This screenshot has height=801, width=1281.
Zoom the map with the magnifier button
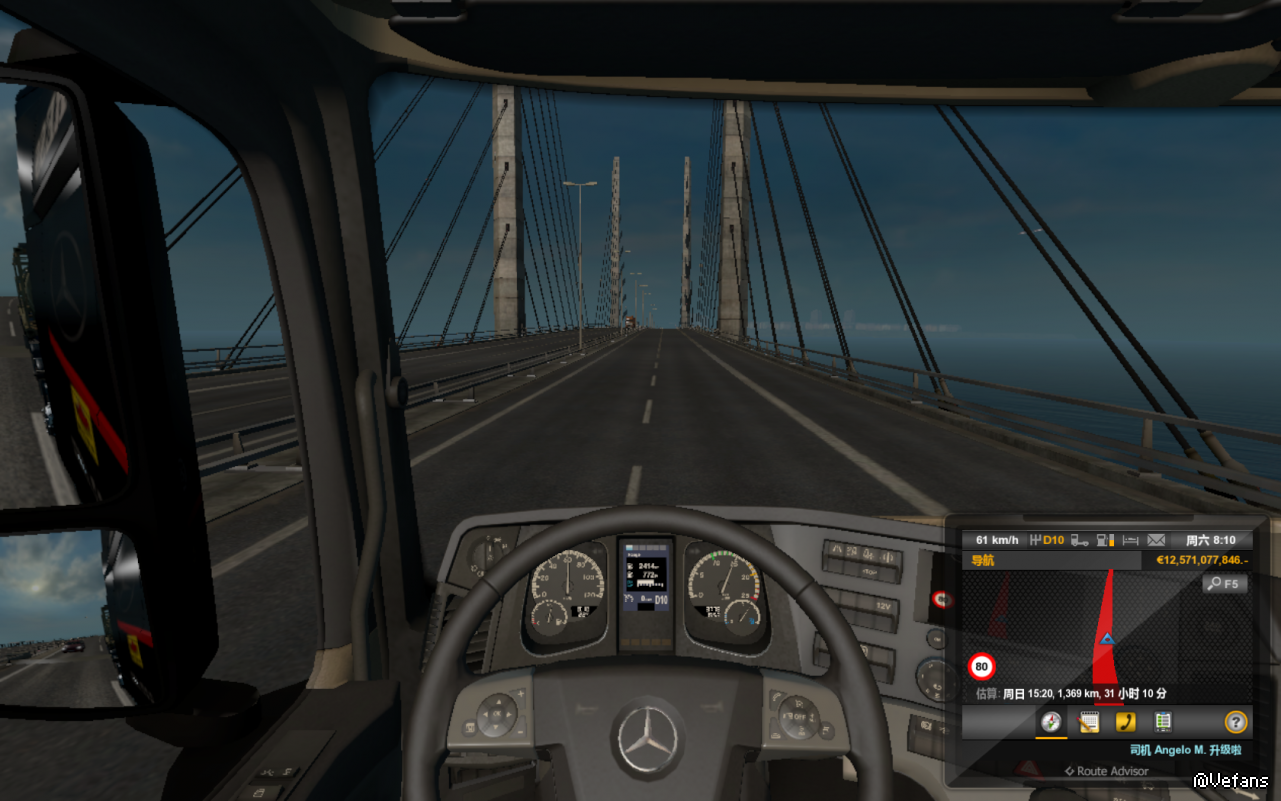coord(1225,583)
